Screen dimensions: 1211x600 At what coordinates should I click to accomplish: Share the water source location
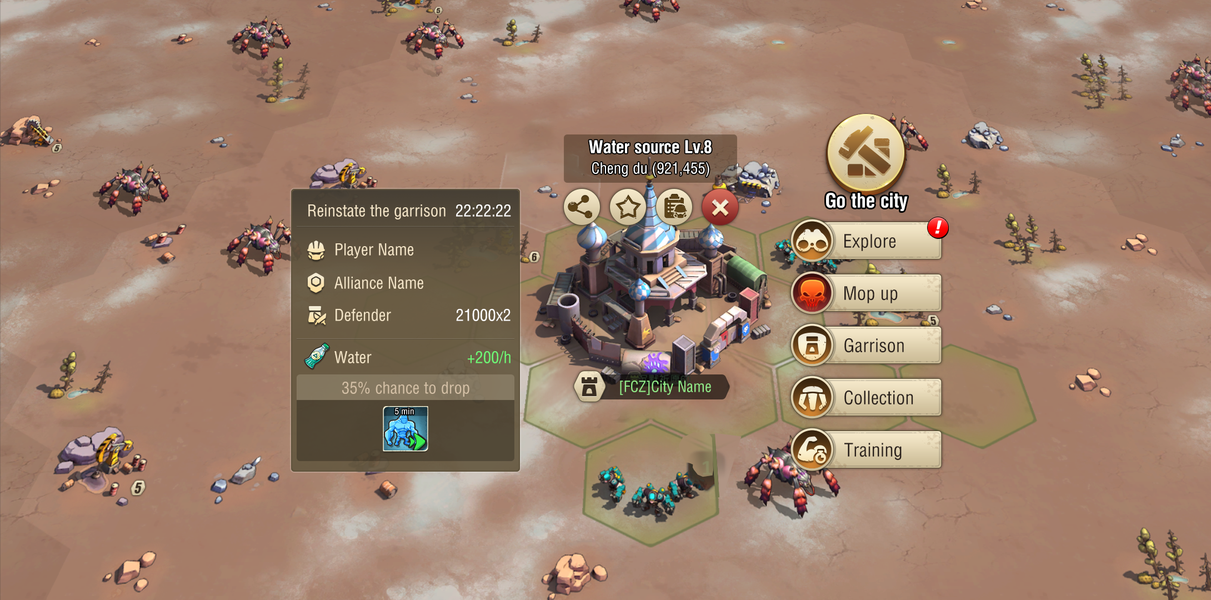582,208
